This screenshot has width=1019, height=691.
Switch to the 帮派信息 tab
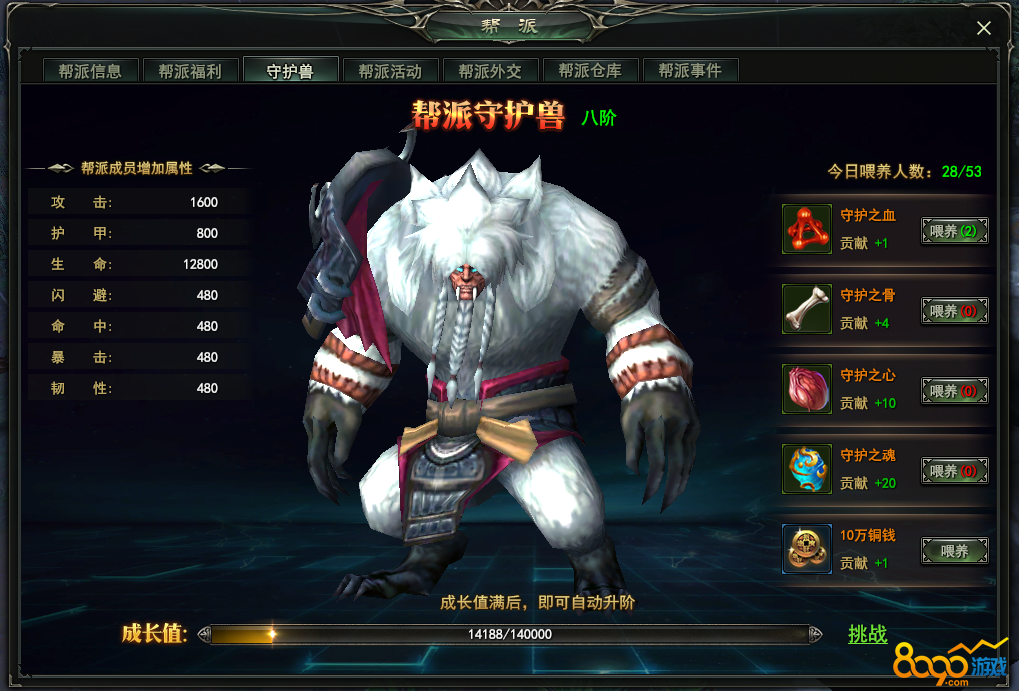tap(90, 71)
